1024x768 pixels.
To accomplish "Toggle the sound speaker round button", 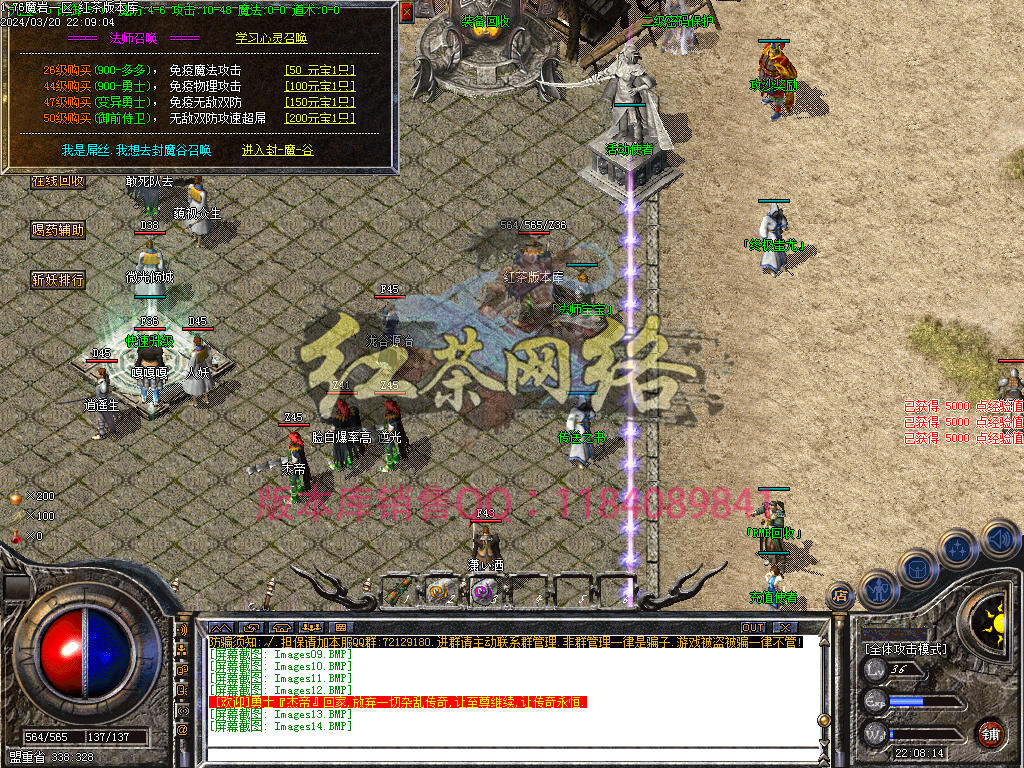I will (x=999, y=538).
